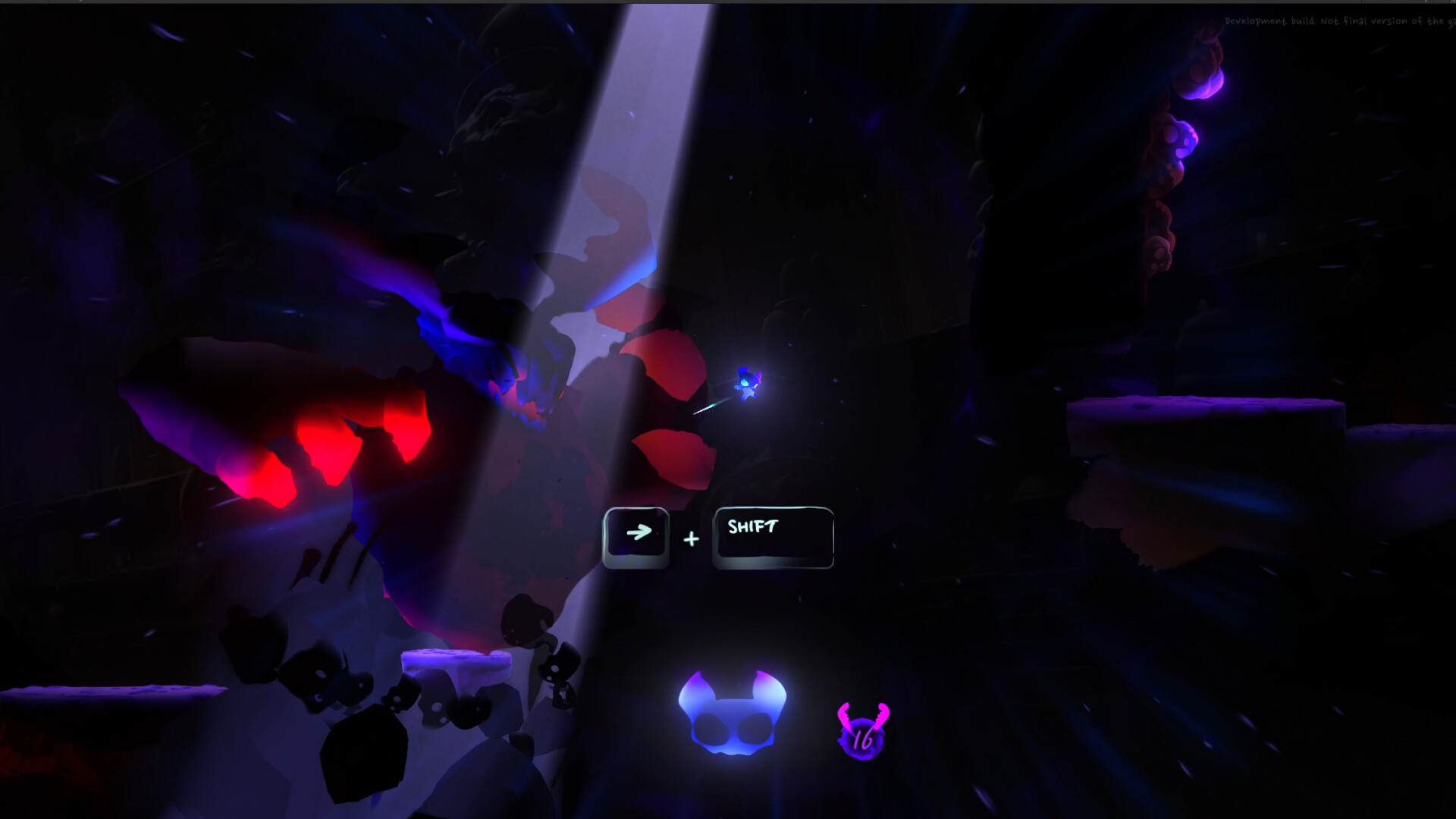This screenshot has width=1456, height=819.
Task: Click the plus sign between the key prompts
Action: point(691,538)
